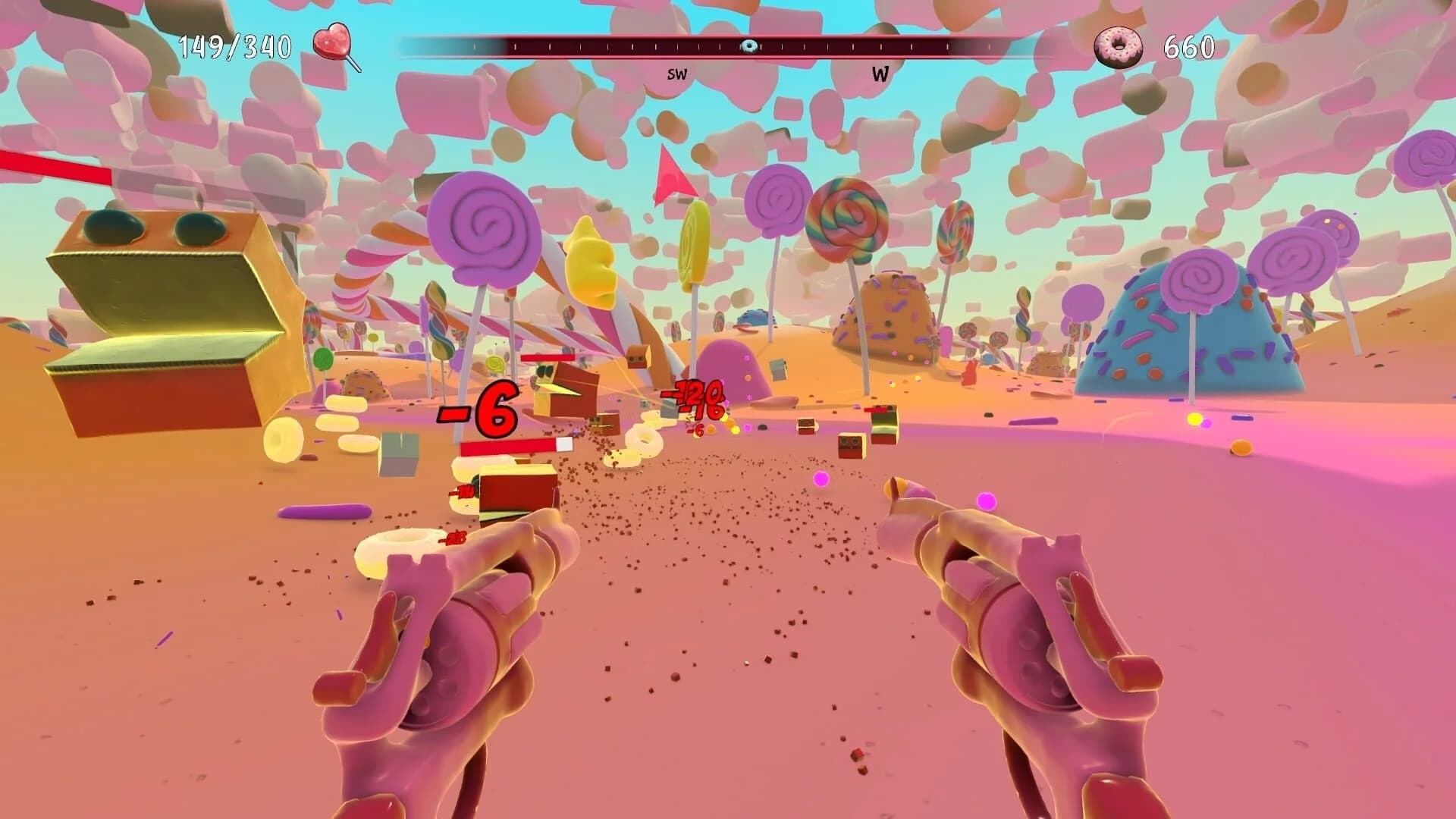Click the health counter reading 149/340

pyautogui.click(x=235, y=45)
